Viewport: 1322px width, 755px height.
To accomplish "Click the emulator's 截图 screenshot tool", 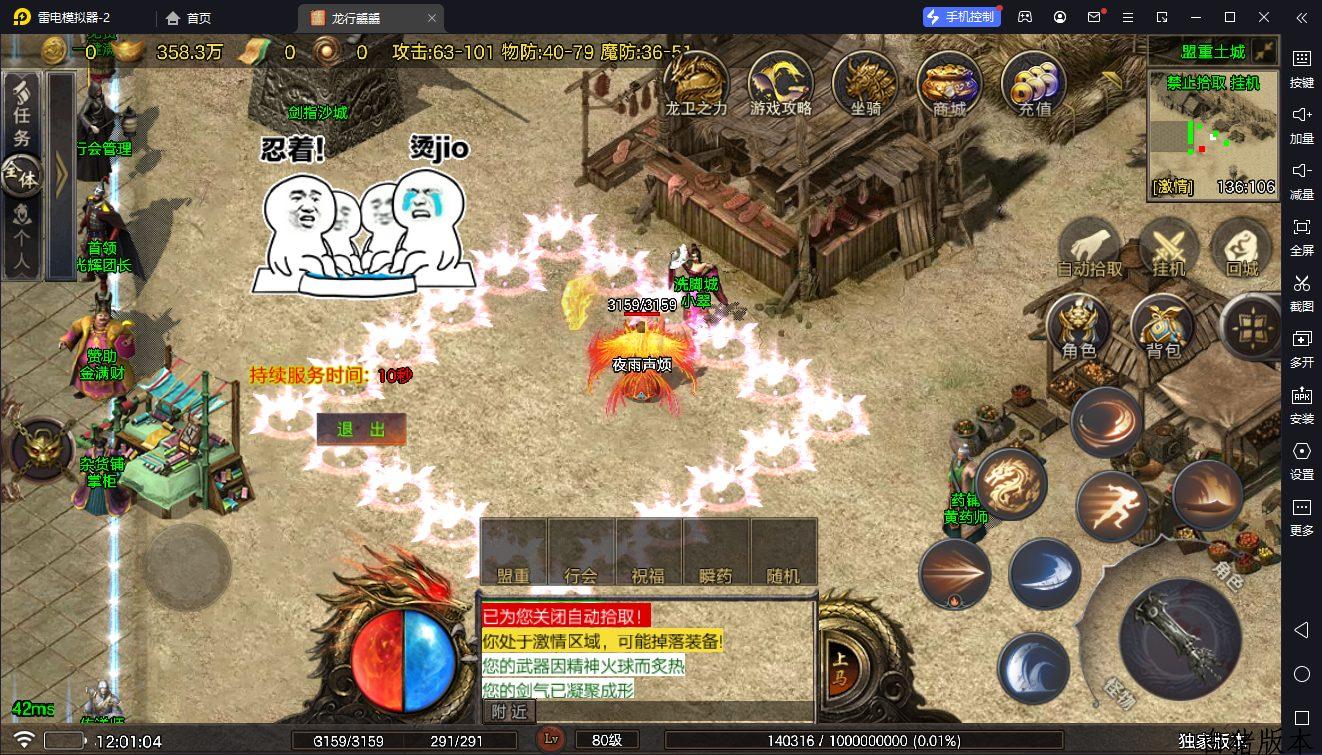I will [1301, 290].
